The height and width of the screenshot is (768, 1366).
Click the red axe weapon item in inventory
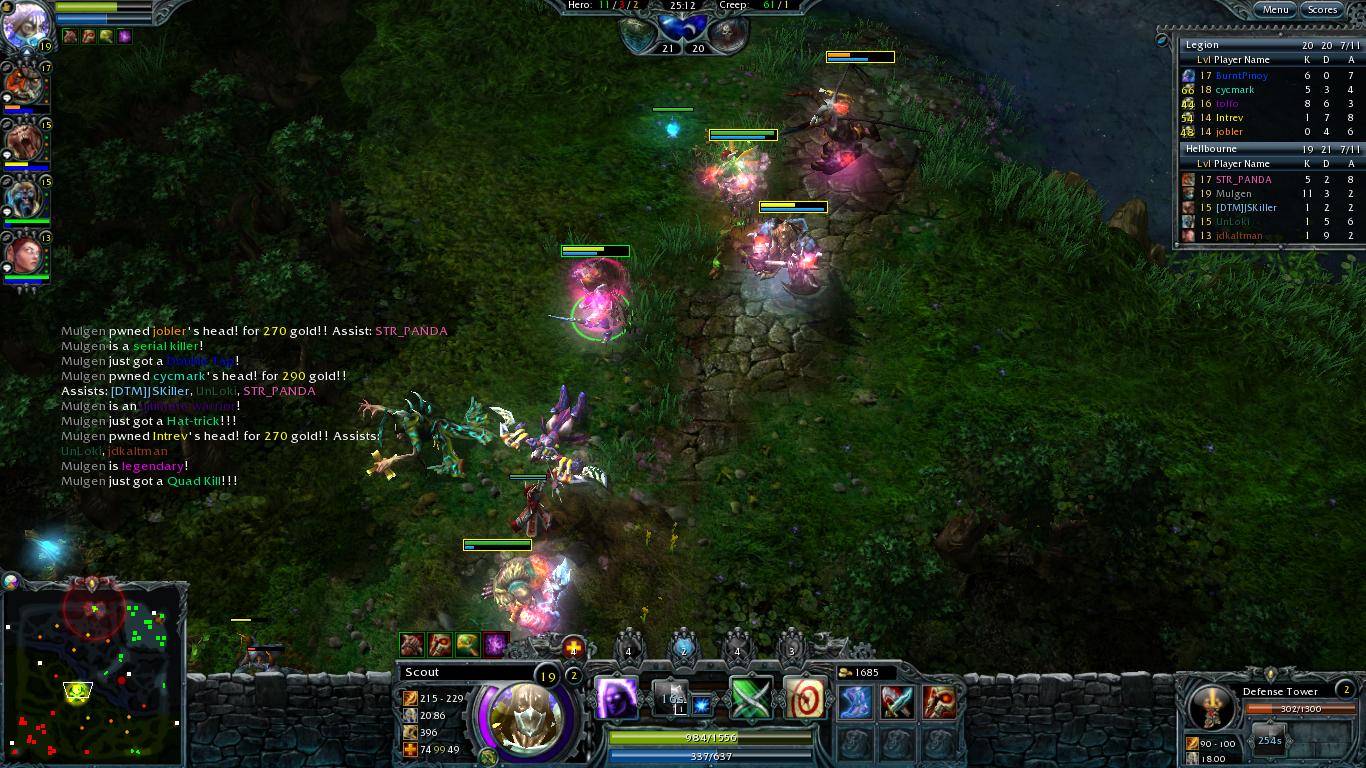940,702
